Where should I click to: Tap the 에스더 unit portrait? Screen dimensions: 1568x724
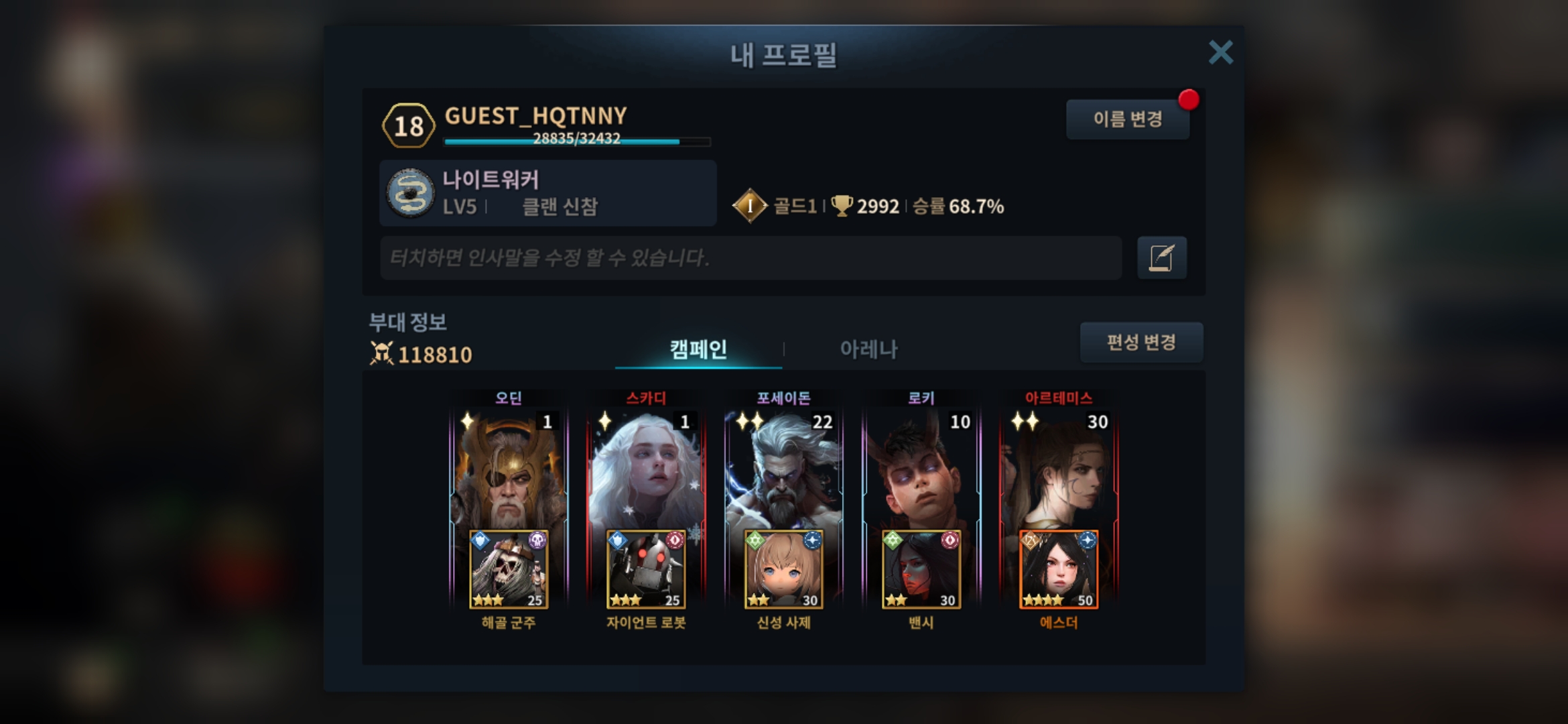pyautogui.click(x=1059, y=570)
